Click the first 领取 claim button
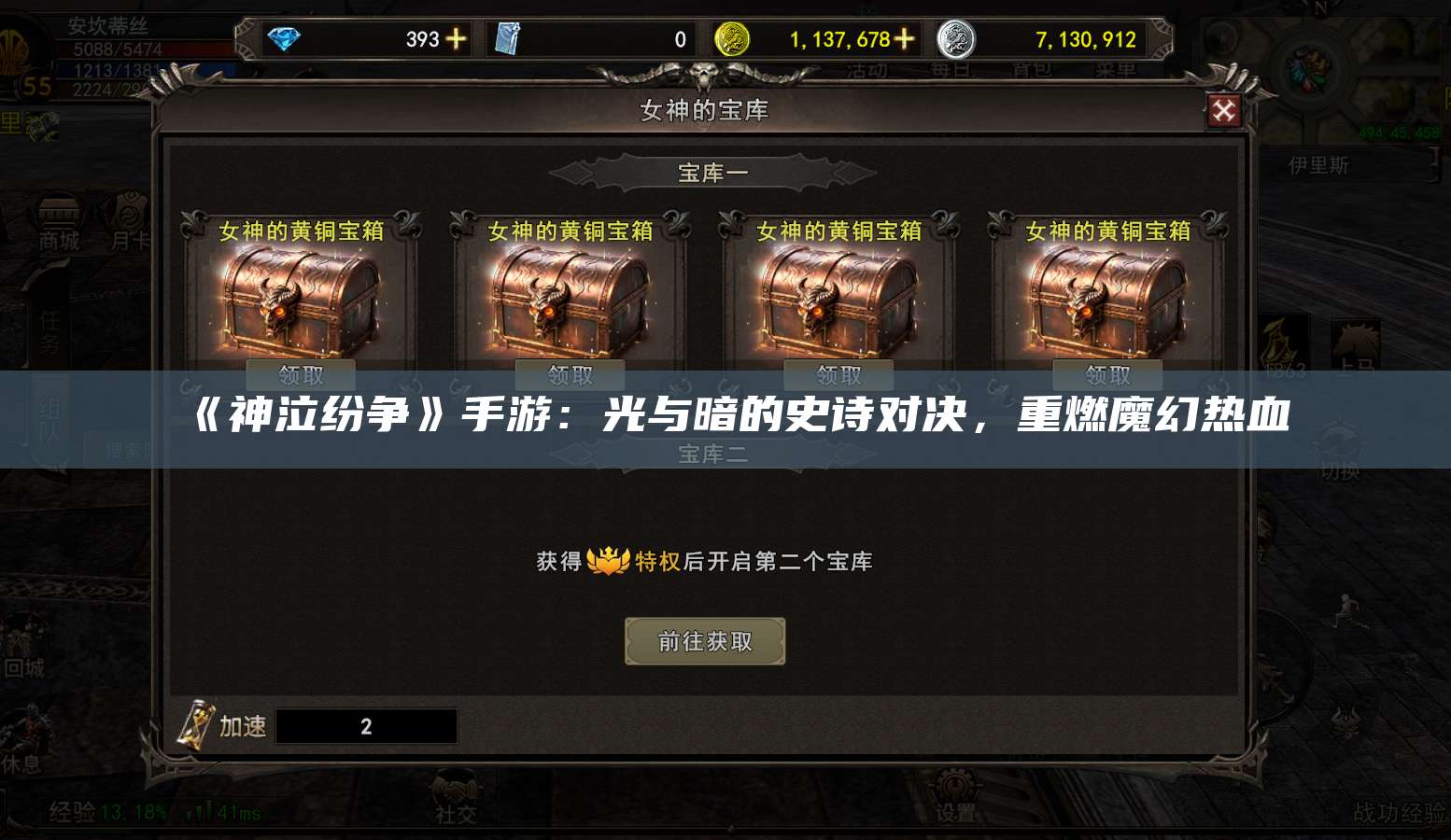The width and height of the screenshot is (1451, 840). [301, 374]
